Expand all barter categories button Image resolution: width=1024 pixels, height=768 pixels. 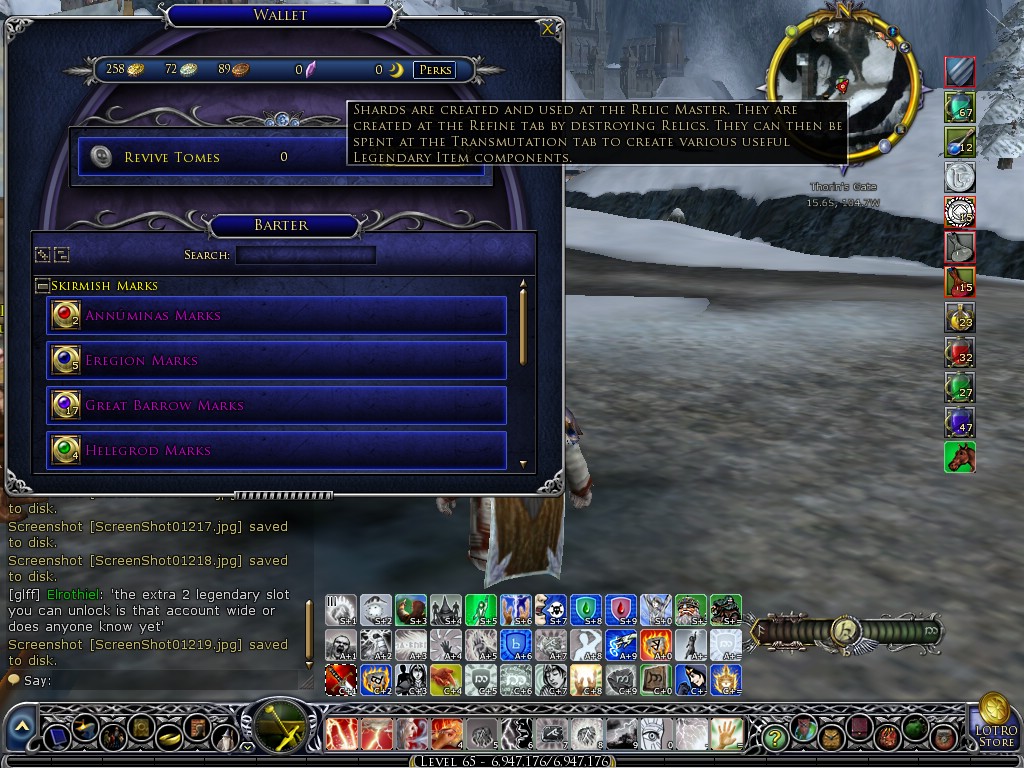(x=42, y=255)
